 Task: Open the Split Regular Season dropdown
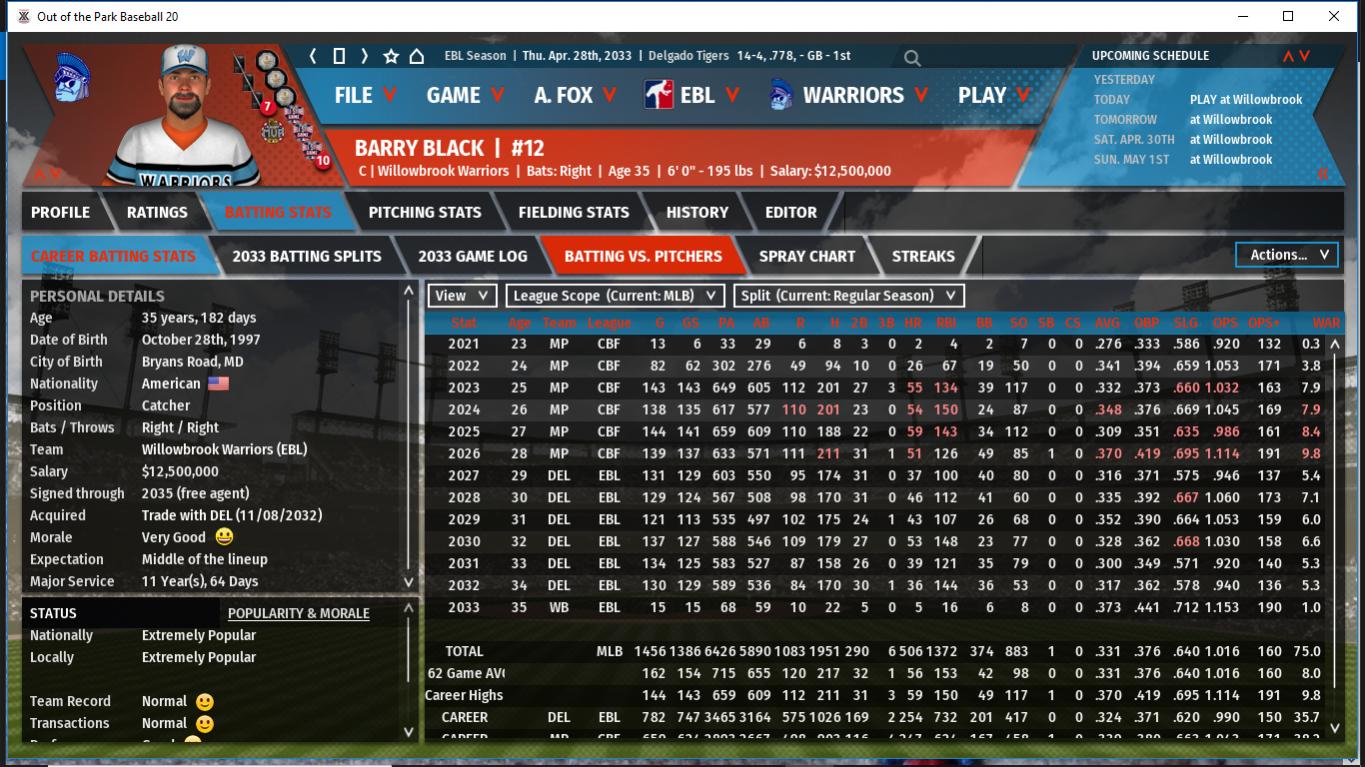(849, 296)
